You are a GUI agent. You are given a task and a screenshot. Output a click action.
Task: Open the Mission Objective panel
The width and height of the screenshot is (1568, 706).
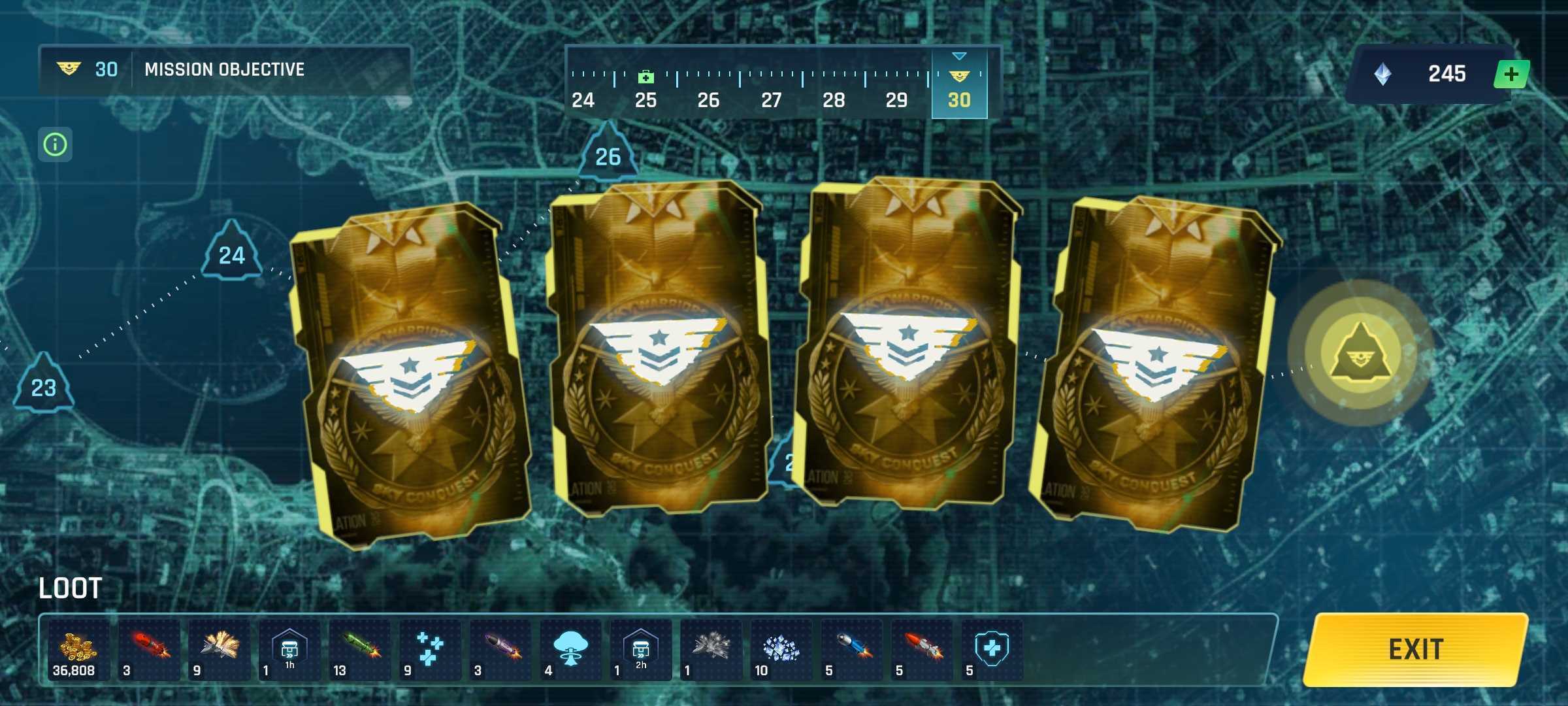224,69
